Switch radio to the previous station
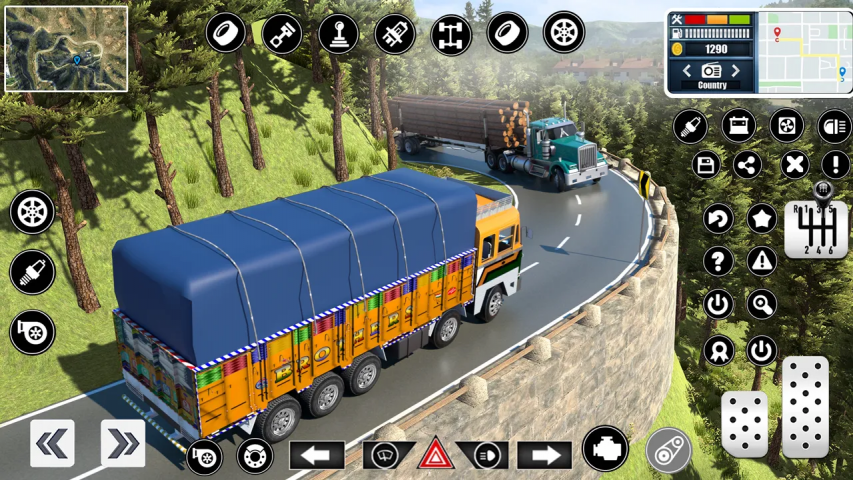The width and height of the screenshot is (853, 480). click(687, 71)
